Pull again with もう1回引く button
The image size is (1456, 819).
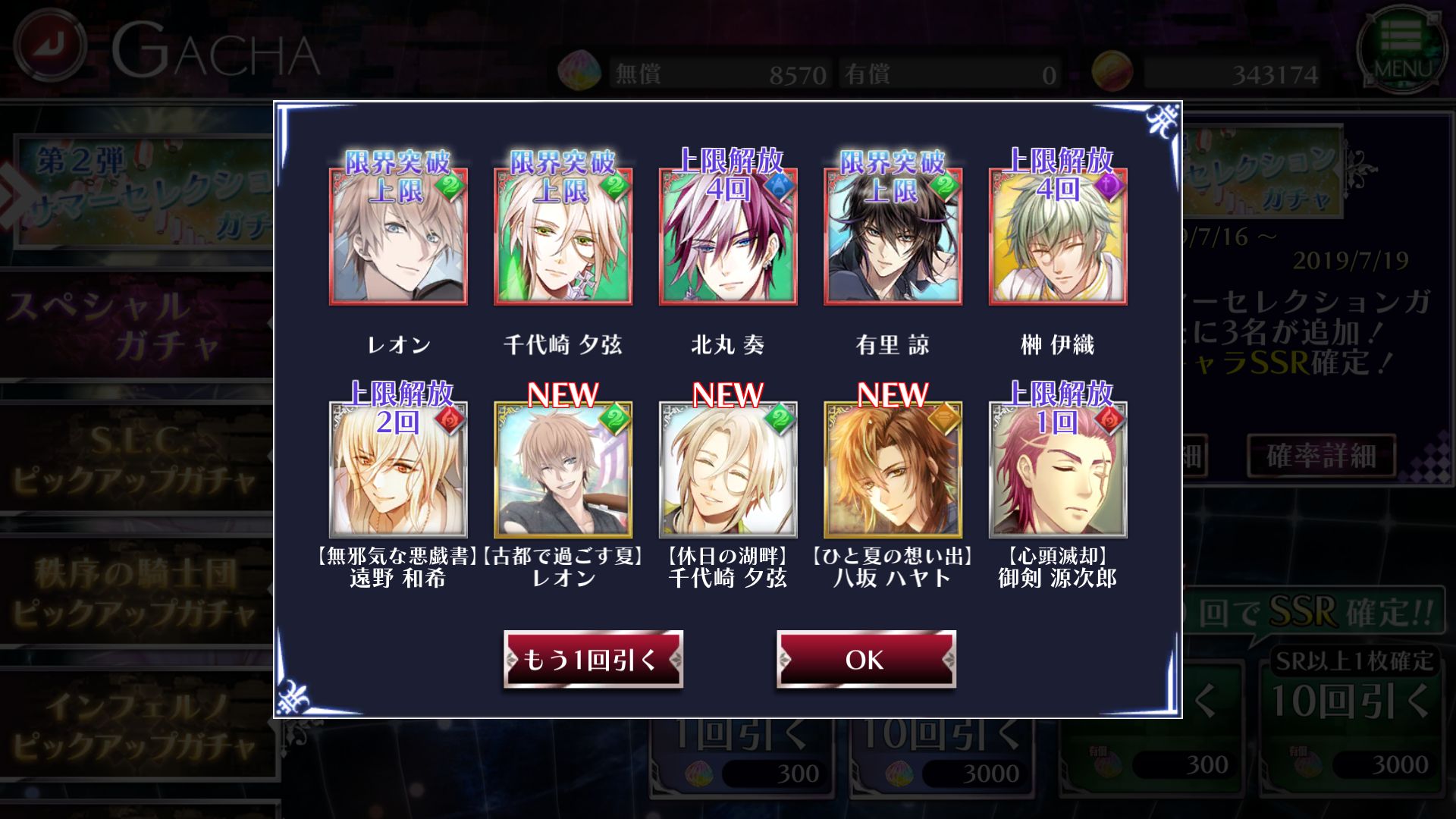[593, 660]
